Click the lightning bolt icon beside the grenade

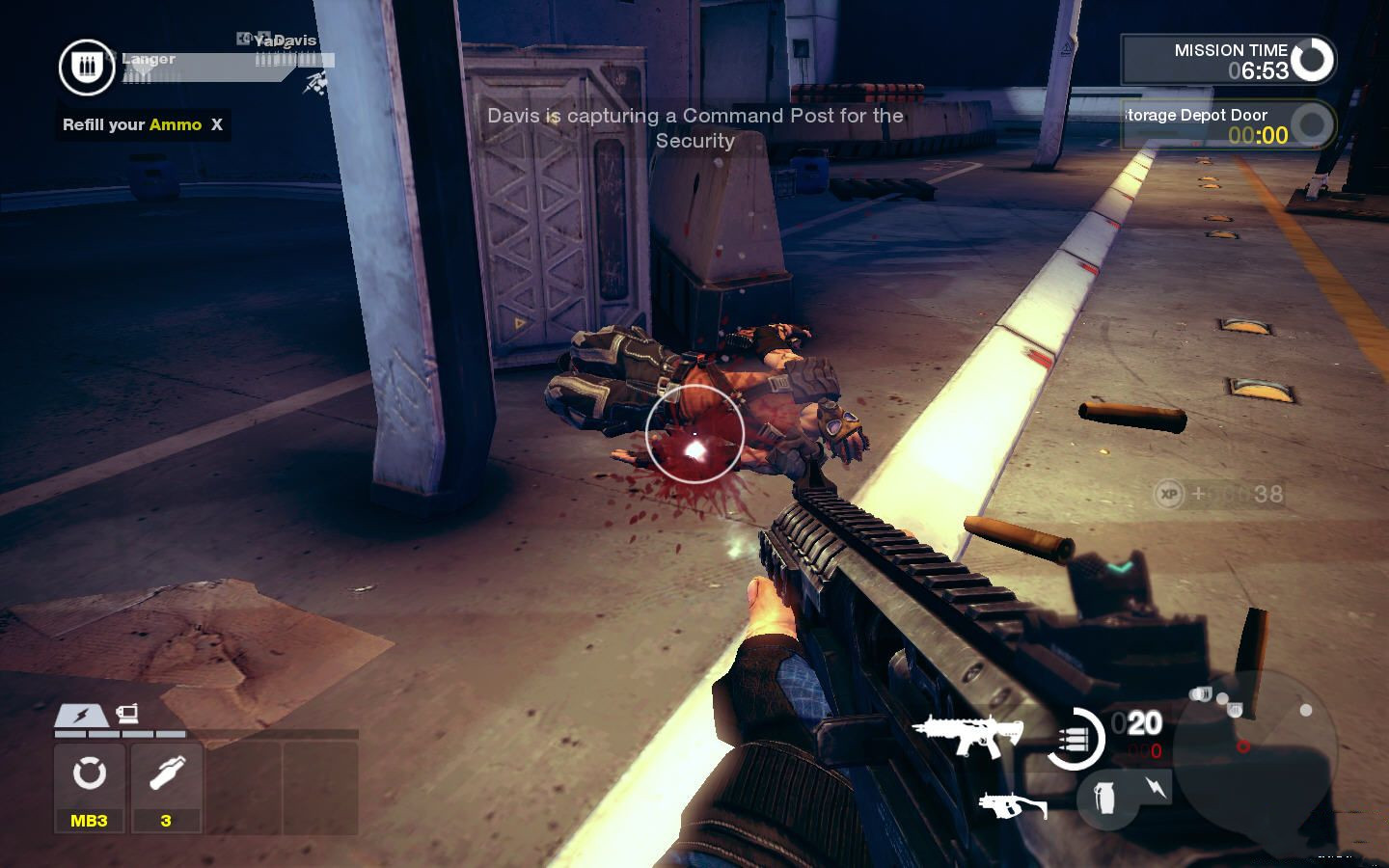click(x=1155, y=787)
